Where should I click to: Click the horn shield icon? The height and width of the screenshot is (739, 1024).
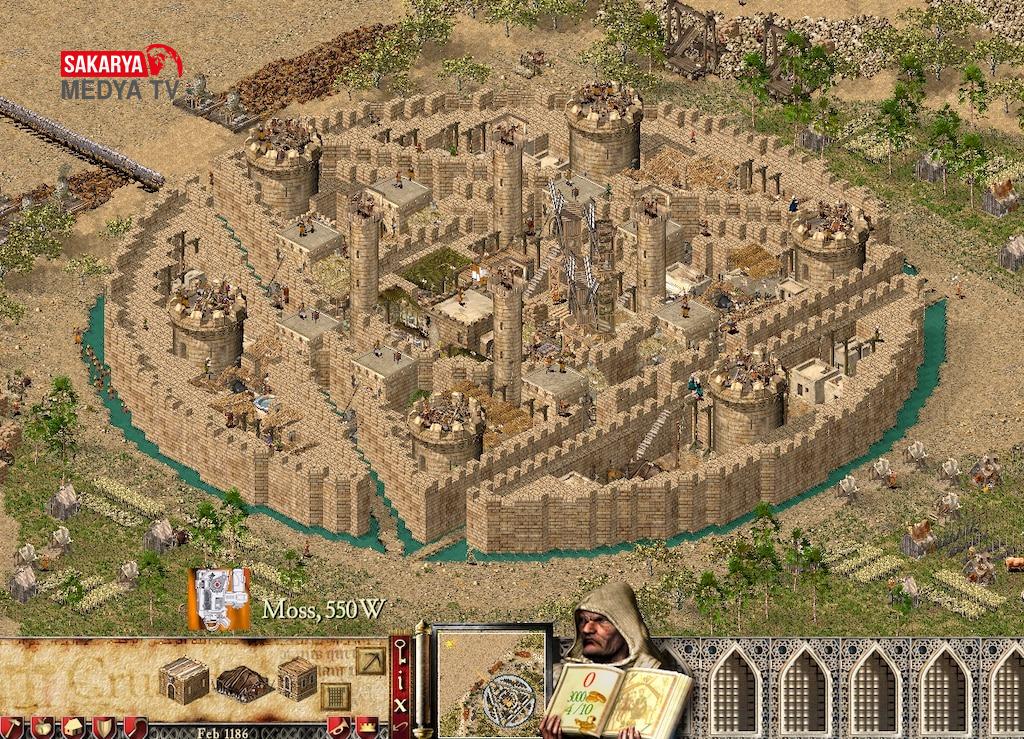click(338, 727)
